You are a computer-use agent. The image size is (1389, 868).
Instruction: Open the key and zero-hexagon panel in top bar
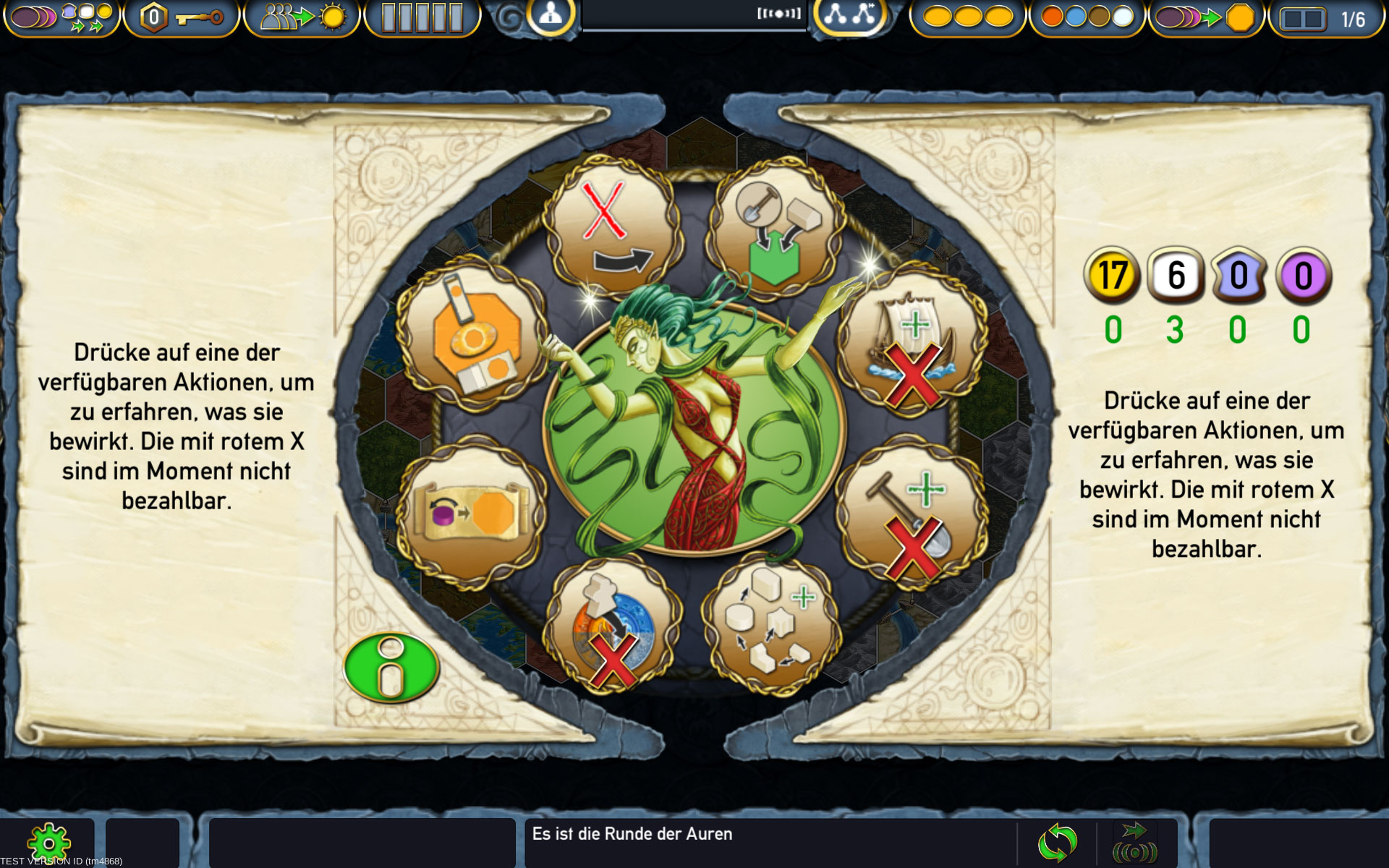[181, 18]
